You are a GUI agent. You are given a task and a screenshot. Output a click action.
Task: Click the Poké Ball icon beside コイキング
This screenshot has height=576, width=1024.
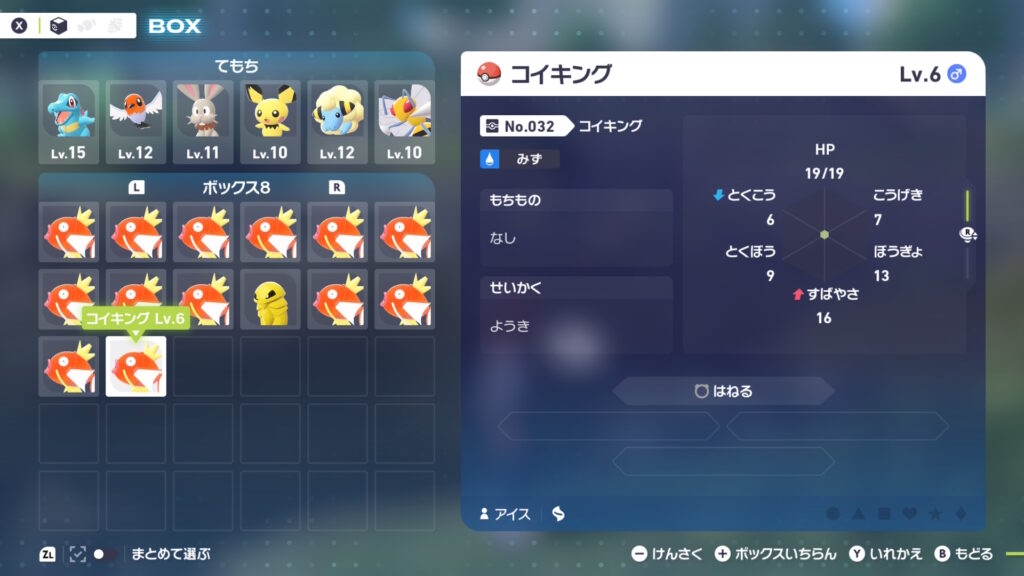[x=490, y=74]
